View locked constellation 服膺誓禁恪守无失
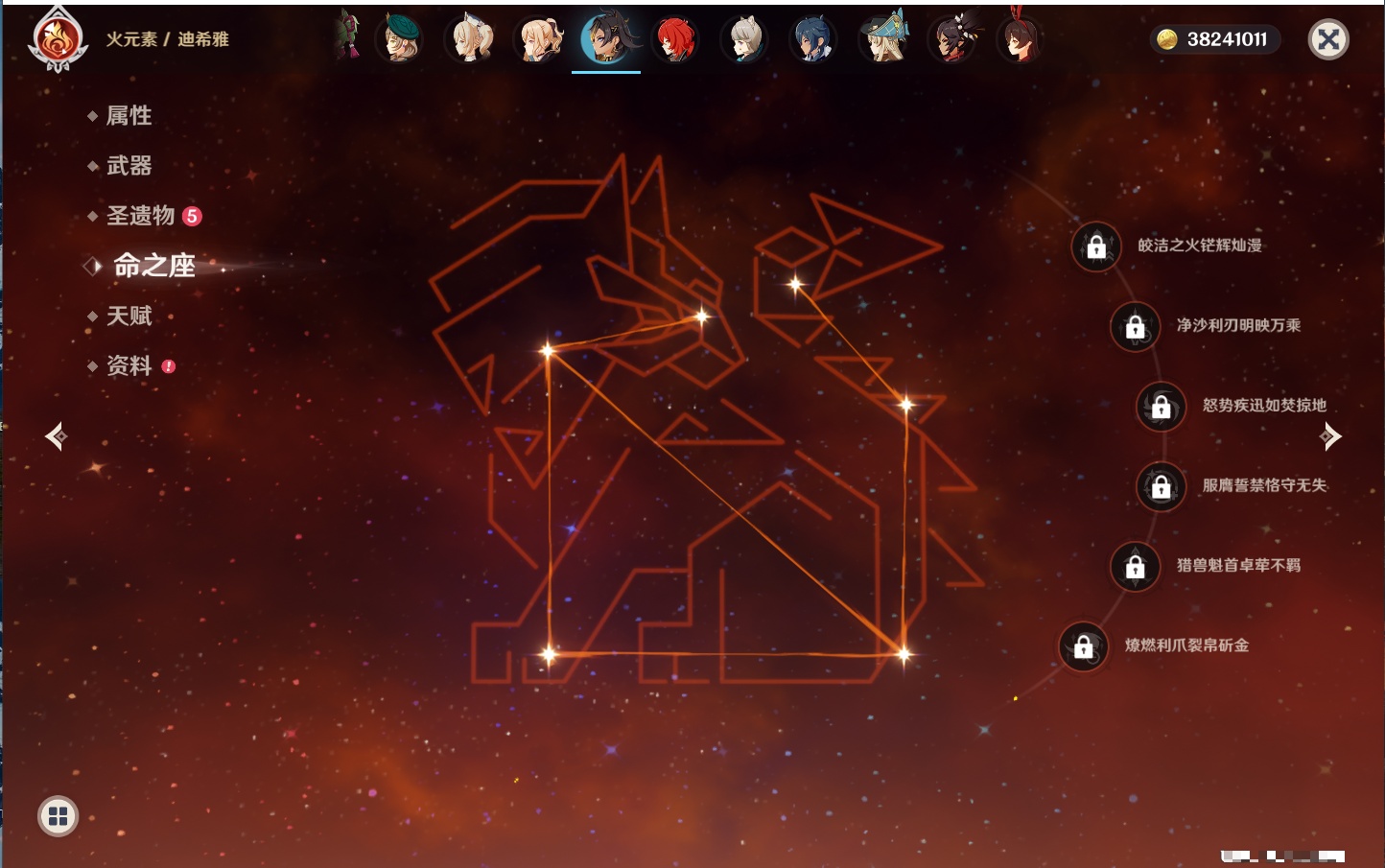 (1161, 486)
